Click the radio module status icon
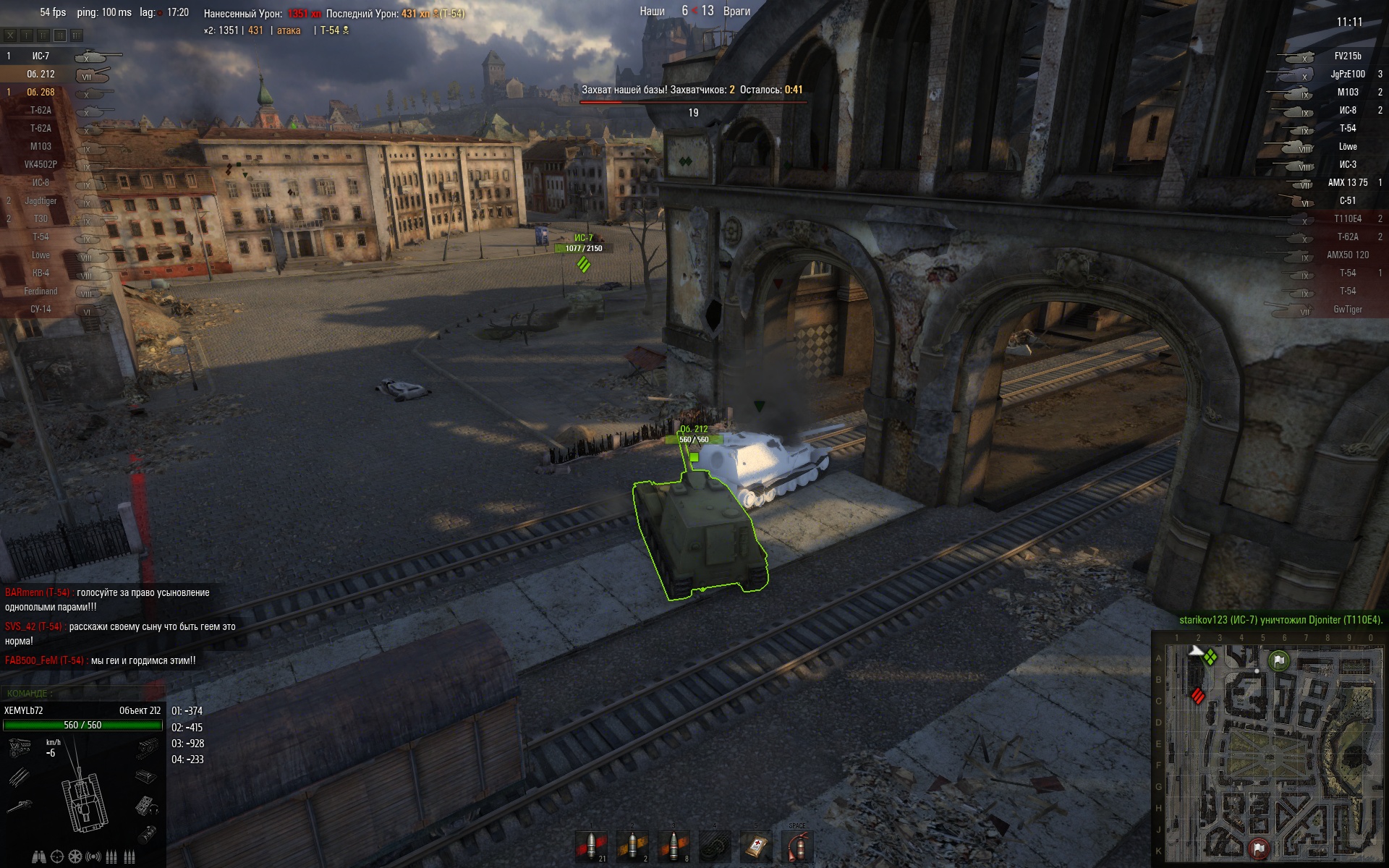This screenshot has width=1389, height=868. tap(146, 805)
